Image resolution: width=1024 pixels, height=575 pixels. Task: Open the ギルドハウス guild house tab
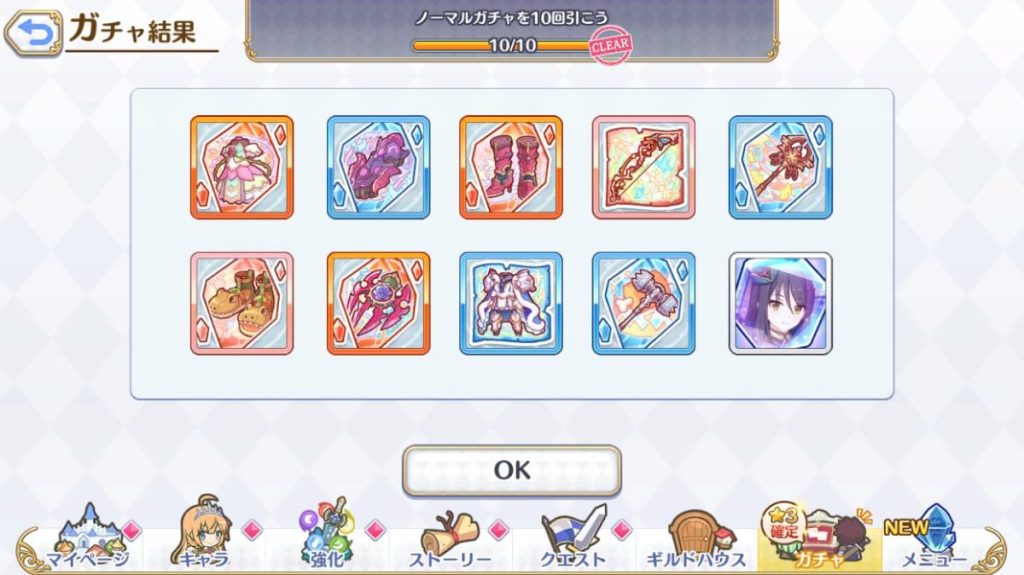tap(697, 538)
